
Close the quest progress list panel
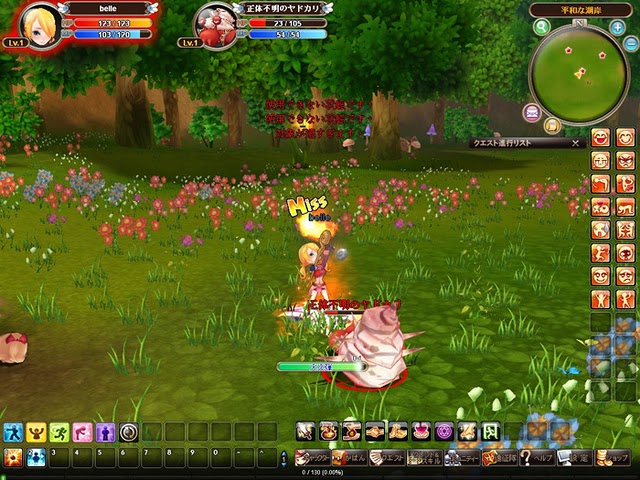click(x=575, y=143)
